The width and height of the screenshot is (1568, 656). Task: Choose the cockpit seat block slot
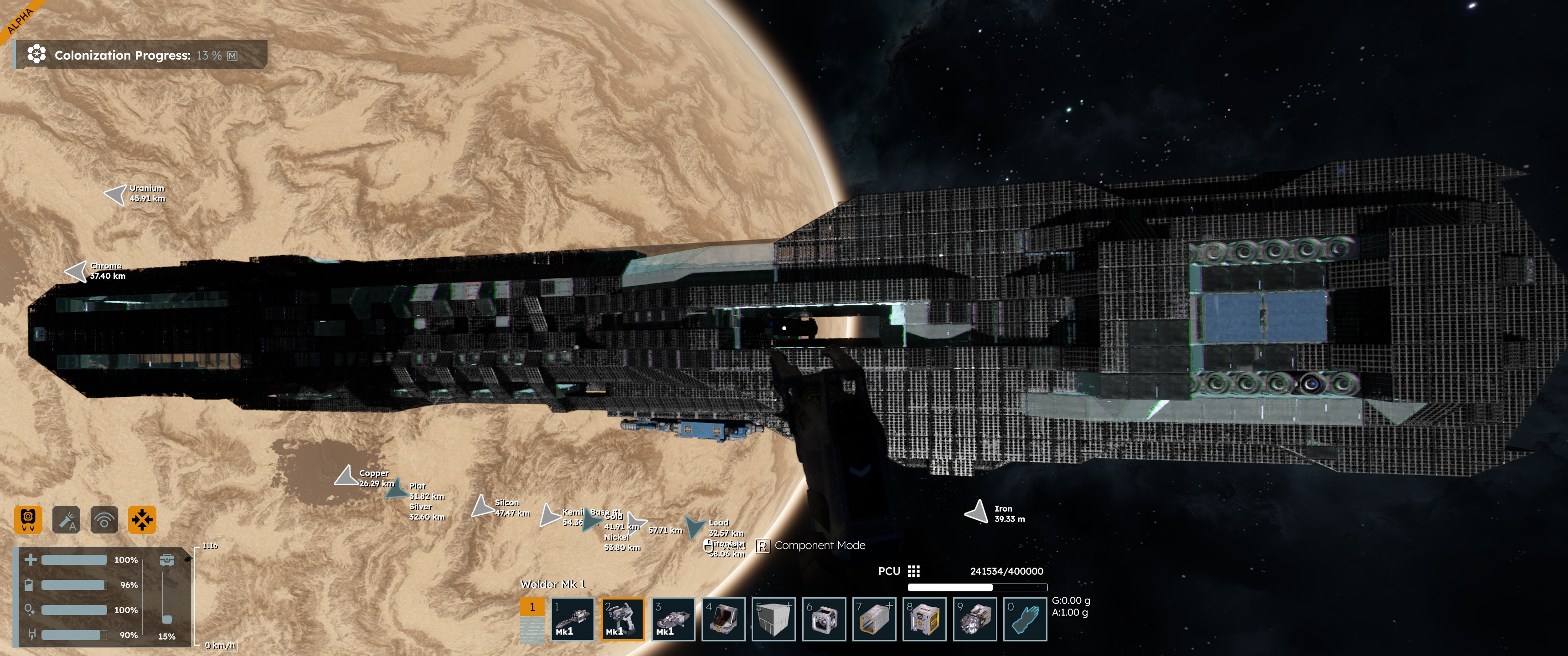pyautogui.click(x=723, y=619)
